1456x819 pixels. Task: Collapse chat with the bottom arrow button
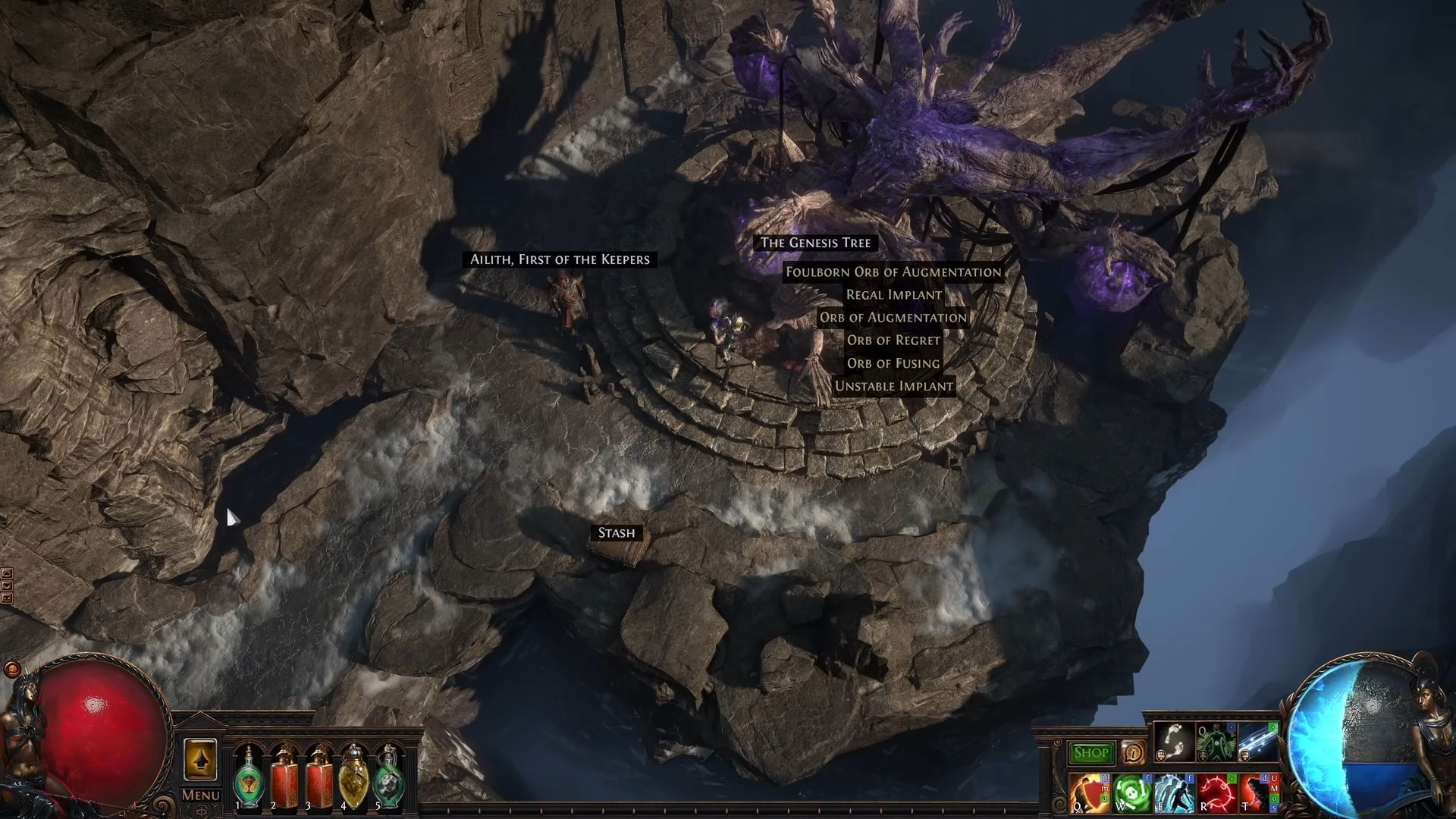tap(7, 598)
